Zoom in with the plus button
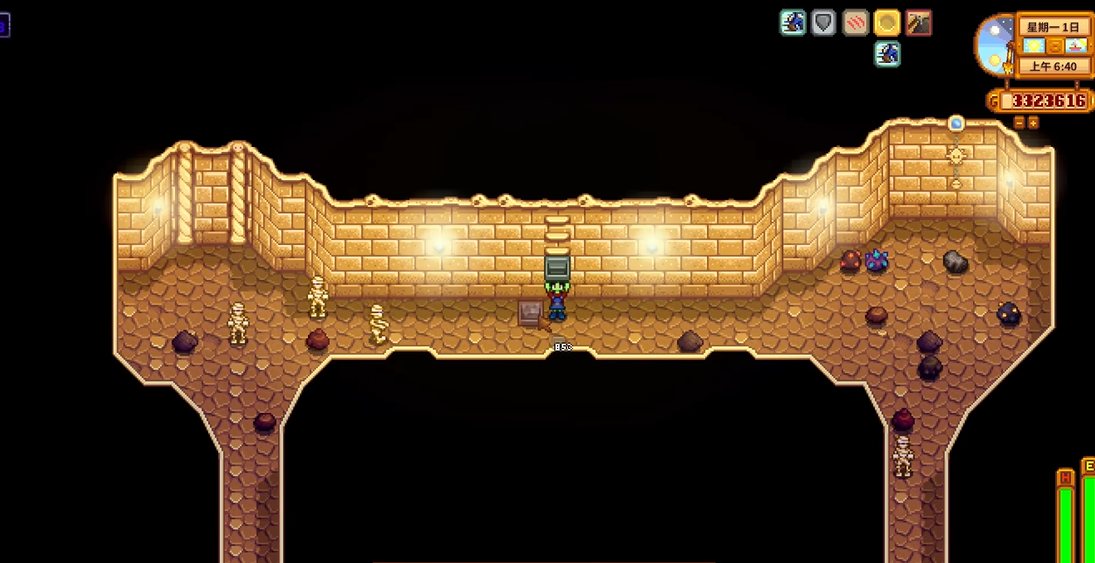The height and width of the screenshot is (563, 1095). pos(1033,122)
